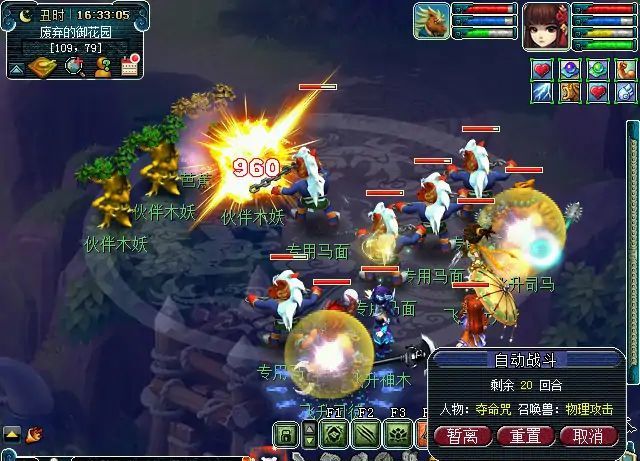This screenshot has height=461, width=640.
Task: Activate the F1 hotbar skill
Action: pyautogui.click(x=334, y=435)
